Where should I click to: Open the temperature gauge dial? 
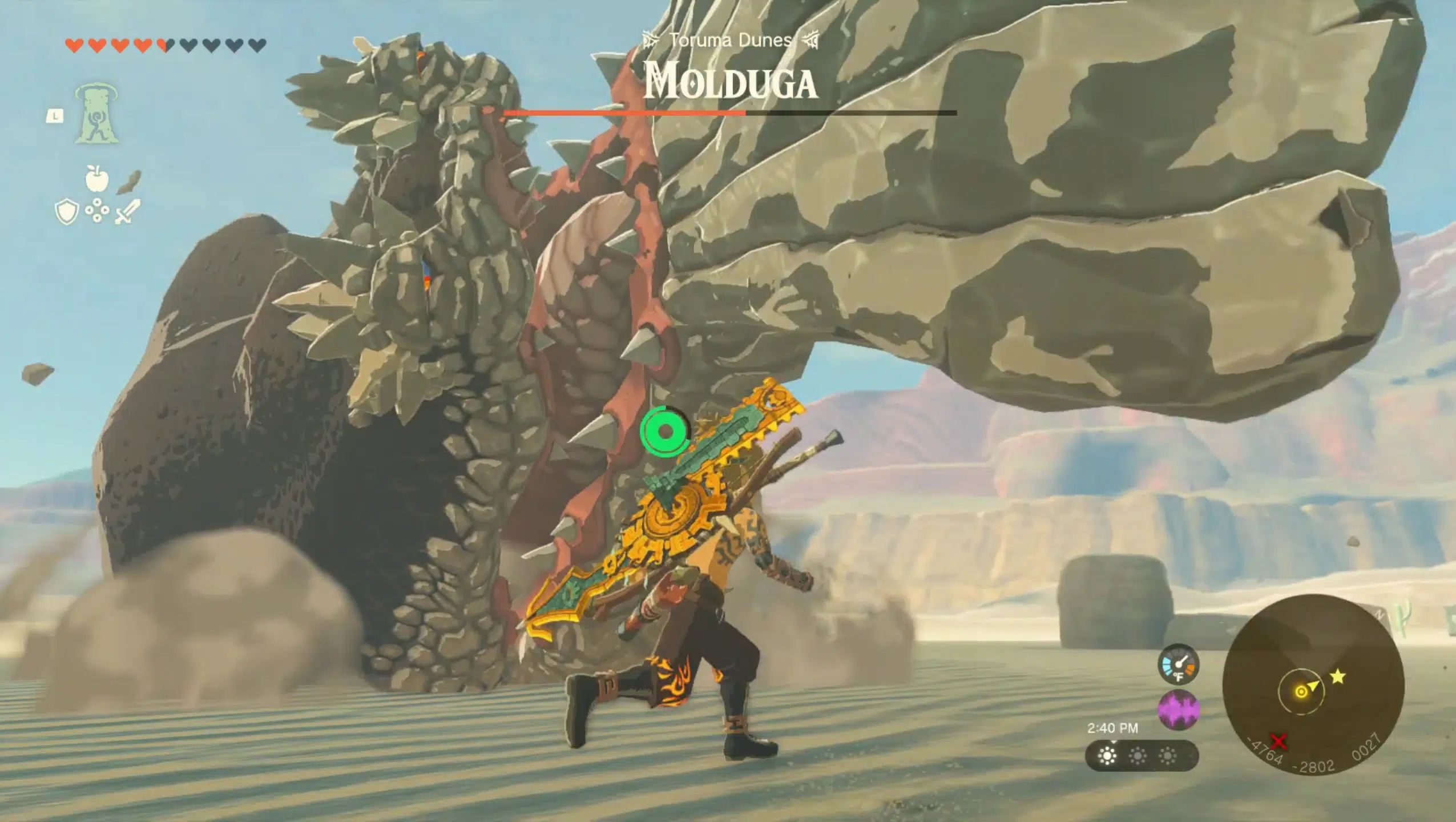[1177, 664]
